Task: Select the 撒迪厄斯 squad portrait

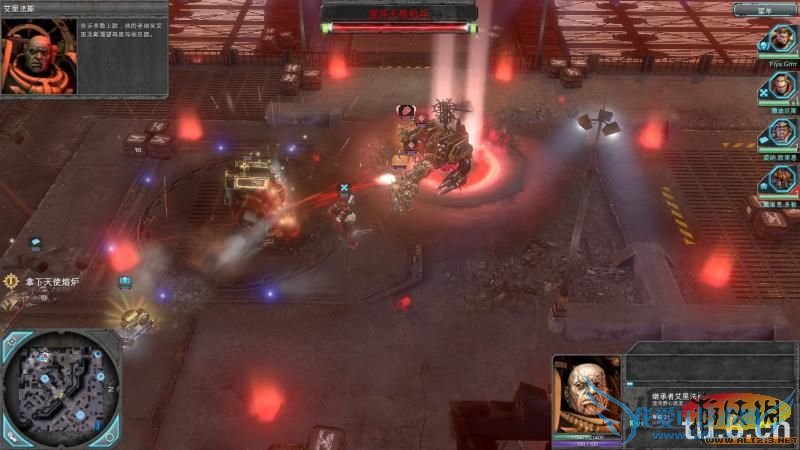Action: click(782, 87)
